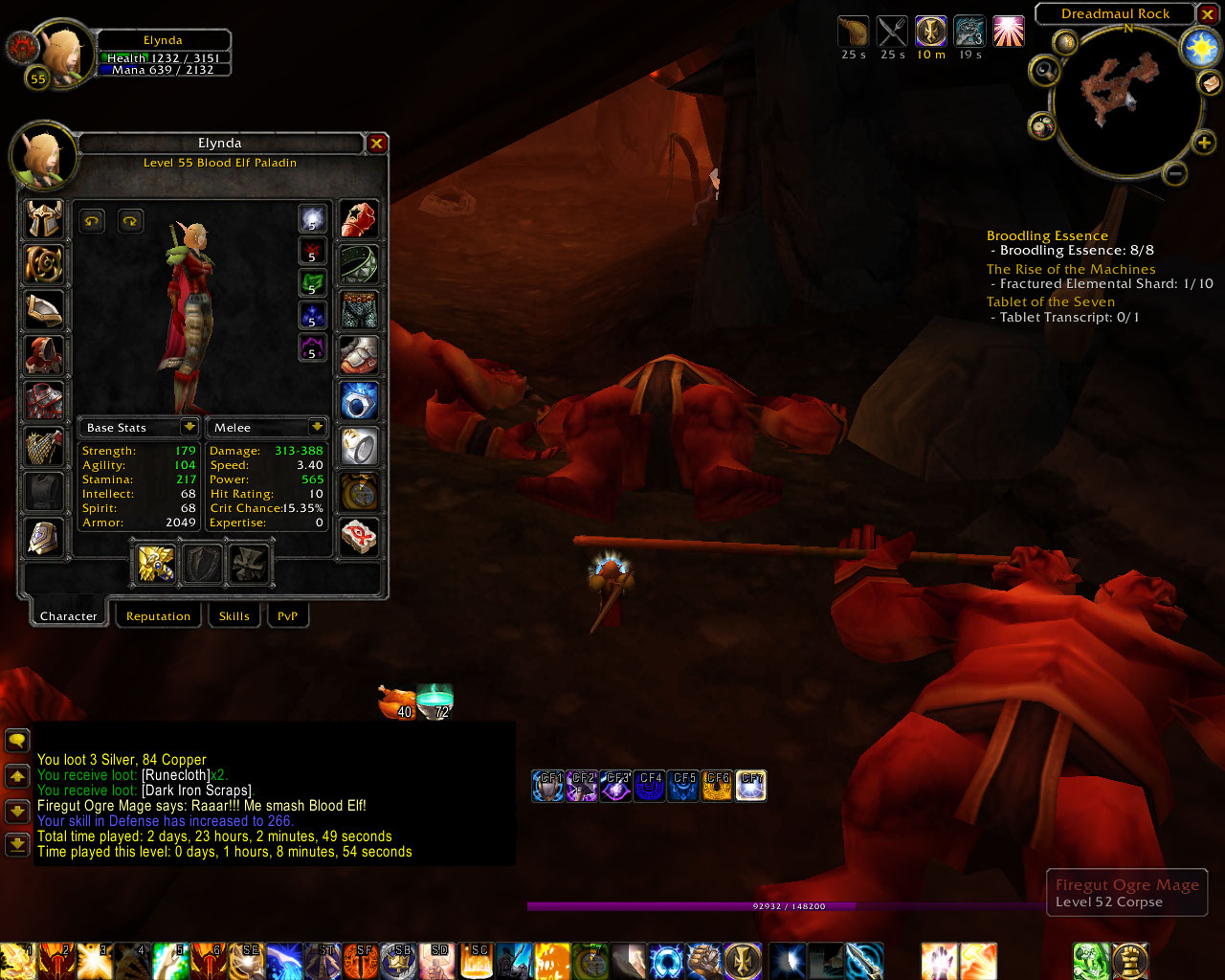
Task: Zoom out the minimap
Action: click(1175, 173)
